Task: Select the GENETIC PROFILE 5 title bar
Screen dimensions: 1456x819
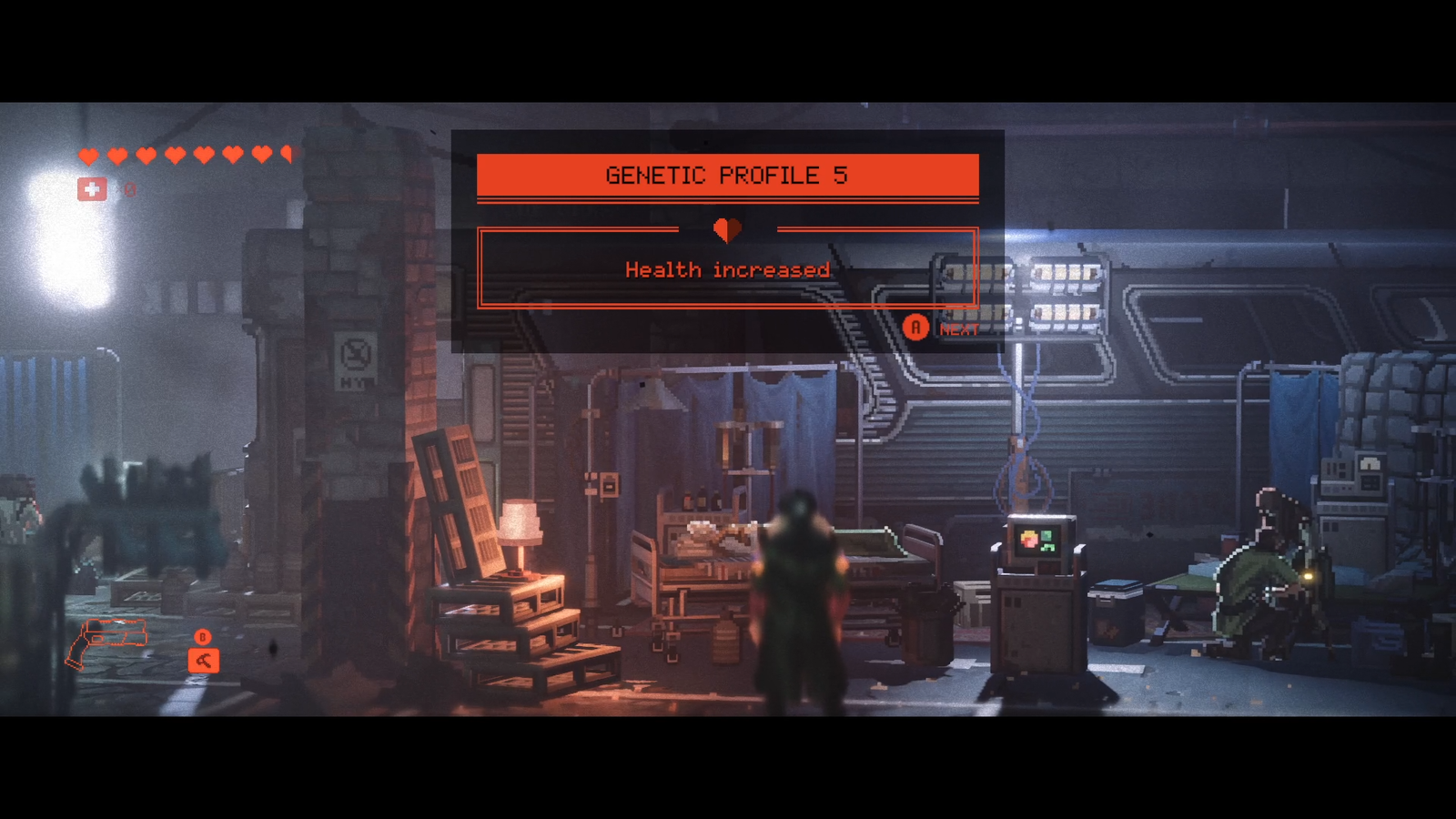Action: click(x=728, y=175)
